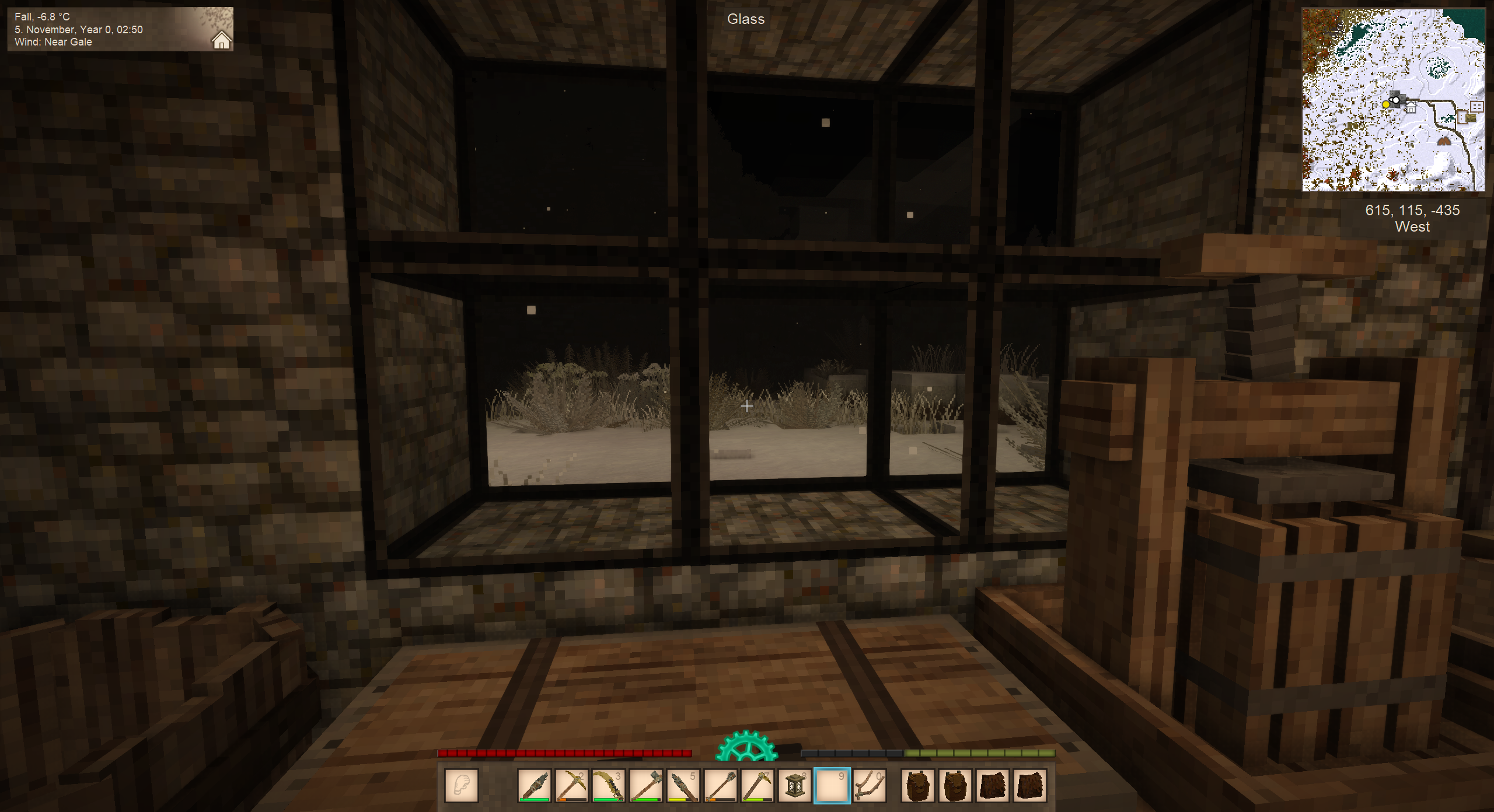Click the white house marker on minimap
Viewport: 1494px width, 812px height.
[x=1411, y=108]
